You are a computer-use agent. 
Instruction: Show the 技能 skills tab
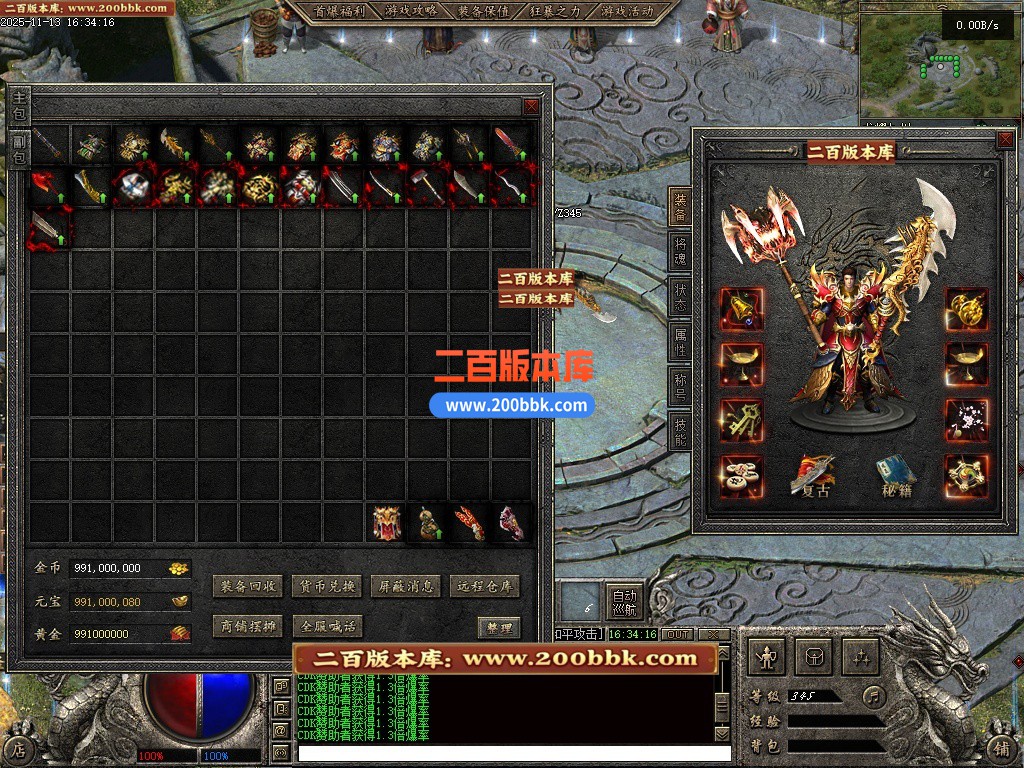pos(680,430)
